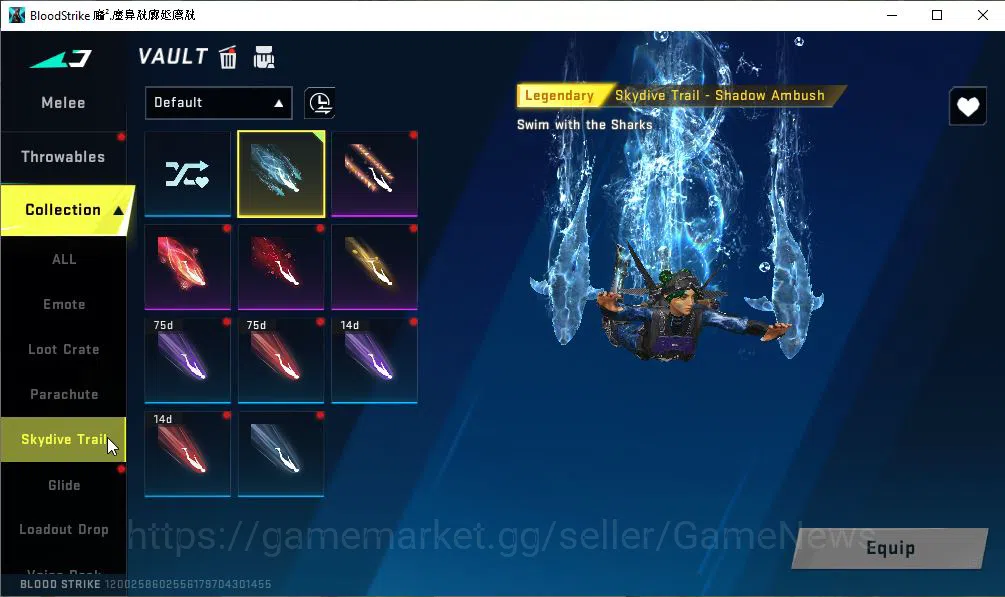This screenshot has width=1005, height=597.
Task: Open the Emote section
Action: tap(64, 304)
